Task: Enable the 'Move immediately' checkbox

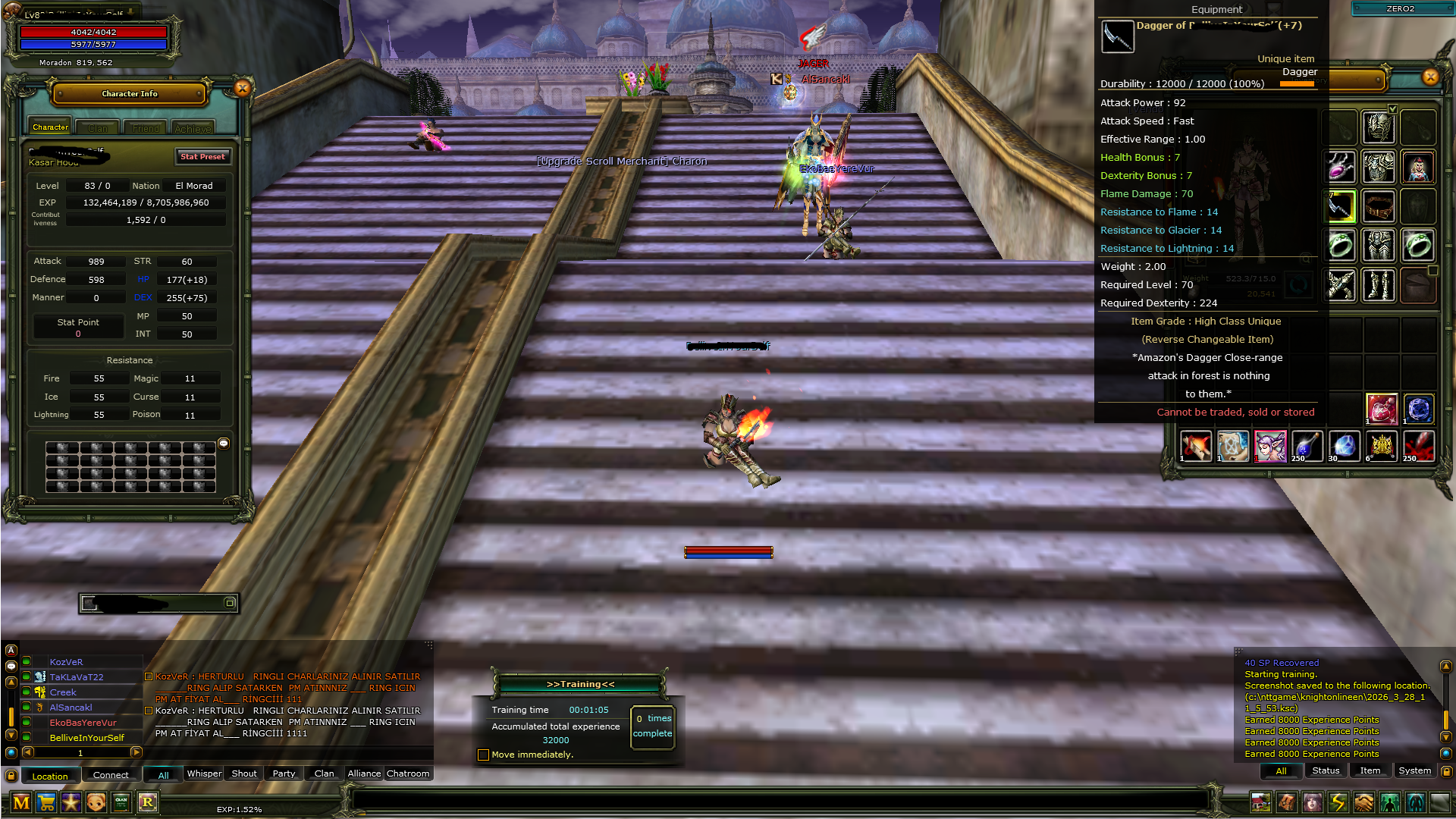Action: pos(483,755)
